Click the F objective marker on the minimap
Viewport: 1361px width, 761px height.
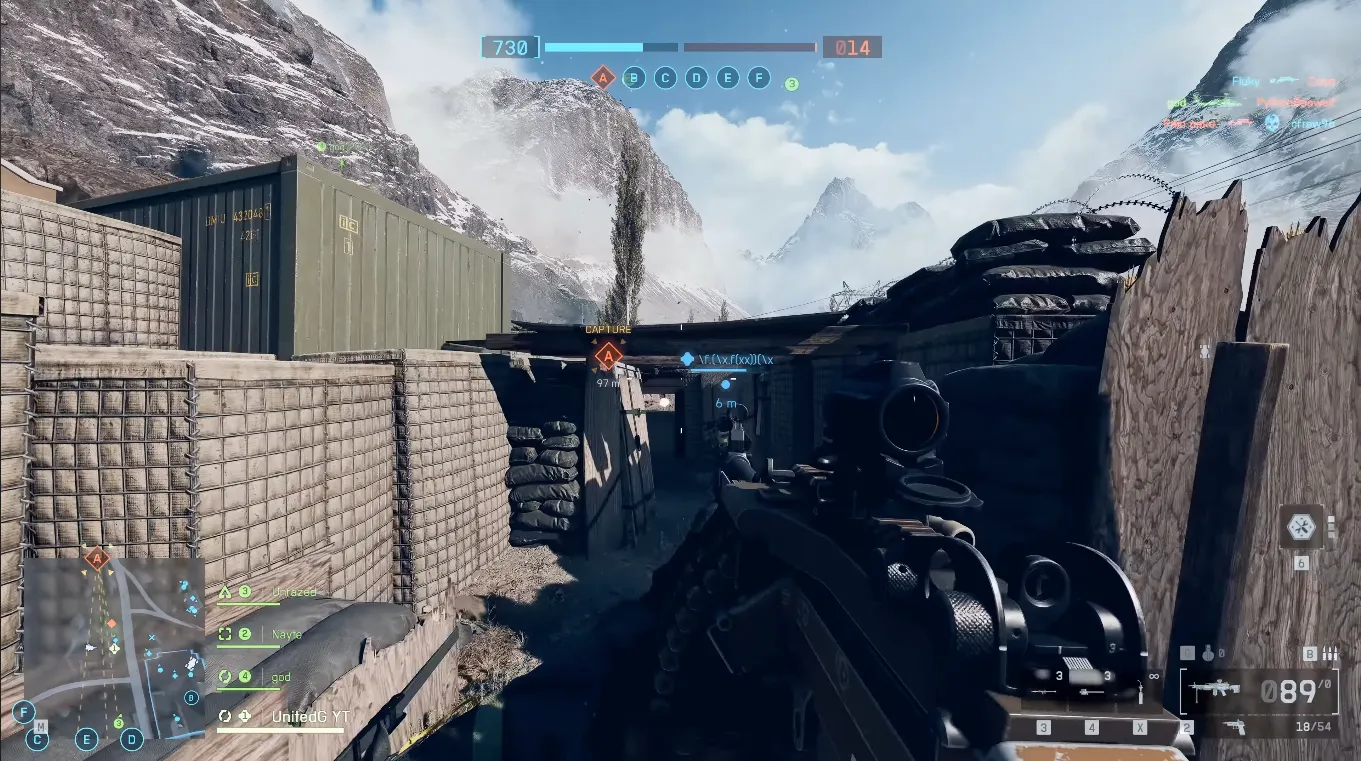[x=23, y=712]
